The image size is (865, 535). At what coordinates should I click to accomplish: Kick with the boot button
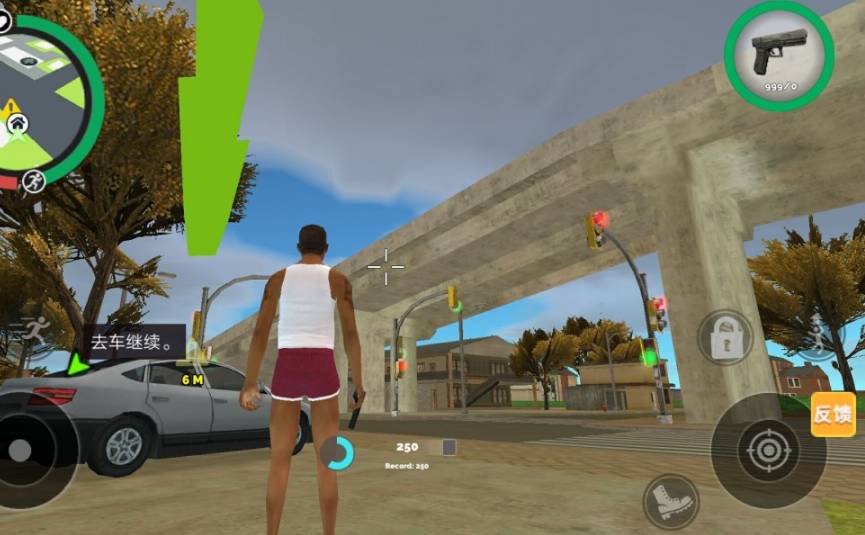(x=670, y=500)
